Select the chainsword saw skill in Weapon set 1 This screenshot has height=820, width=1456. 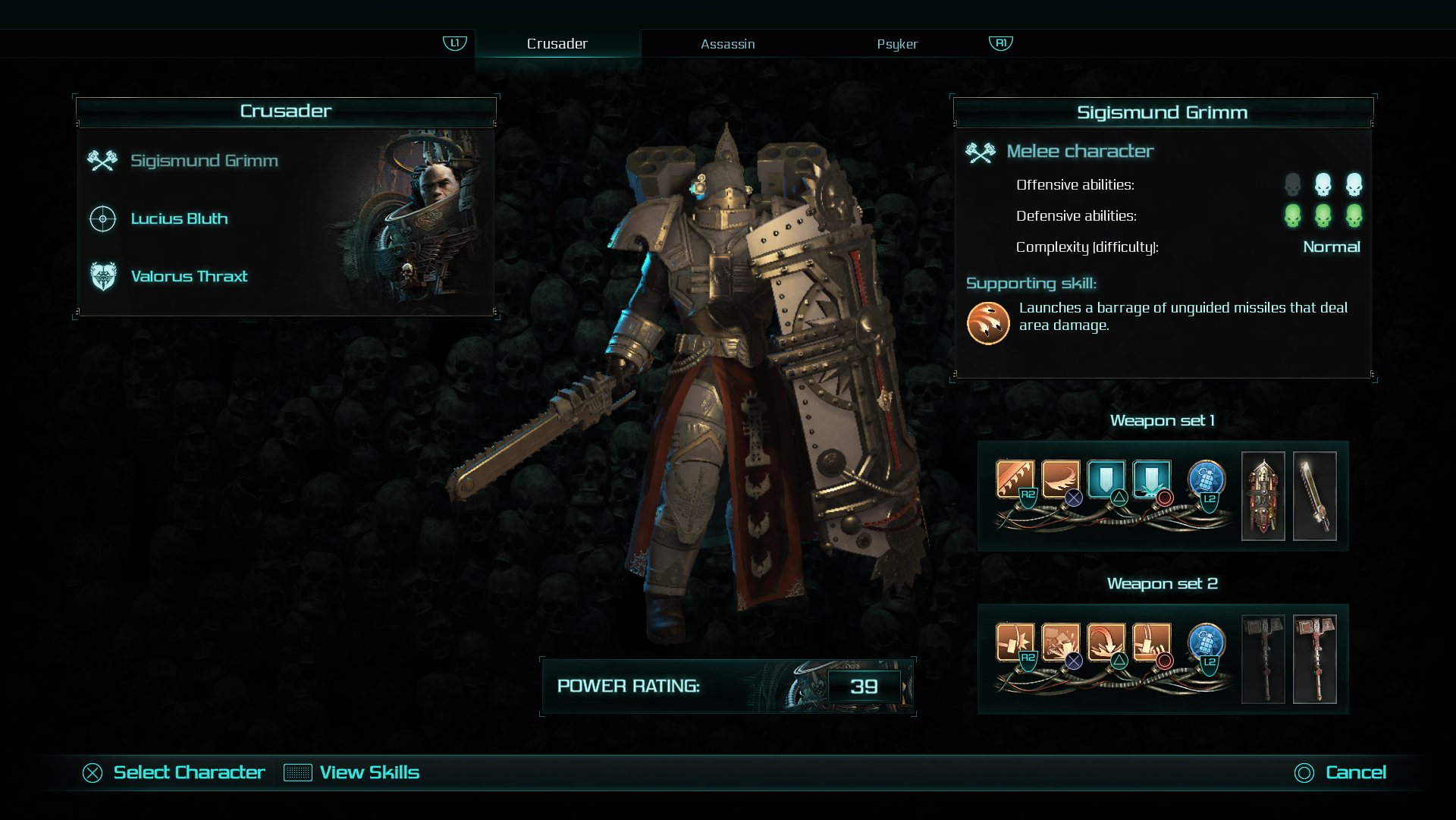[1015, 479]
